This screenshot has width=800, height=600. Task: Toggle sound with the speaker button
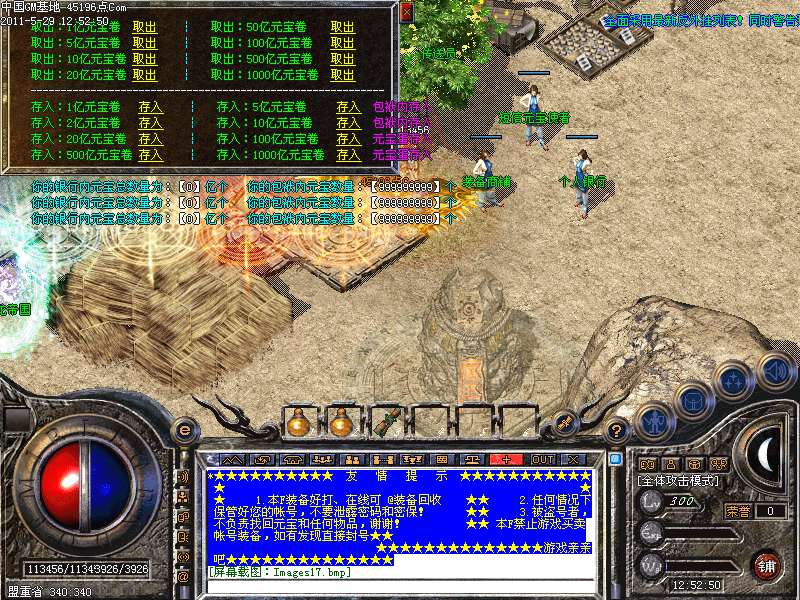[774, 370]
